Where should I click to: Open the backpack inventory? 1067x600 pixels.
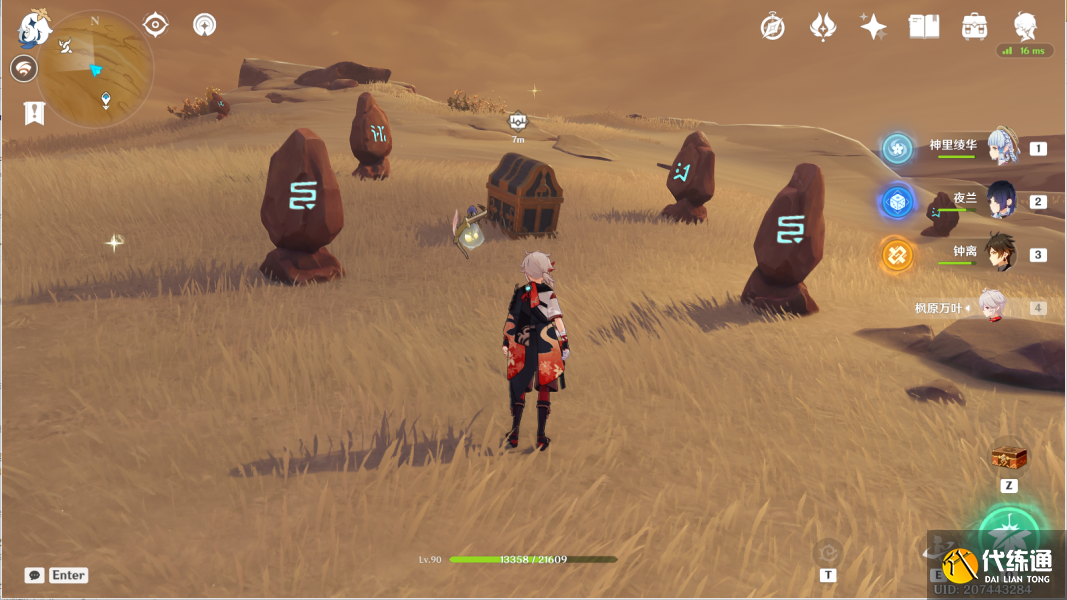click(975, 27)
